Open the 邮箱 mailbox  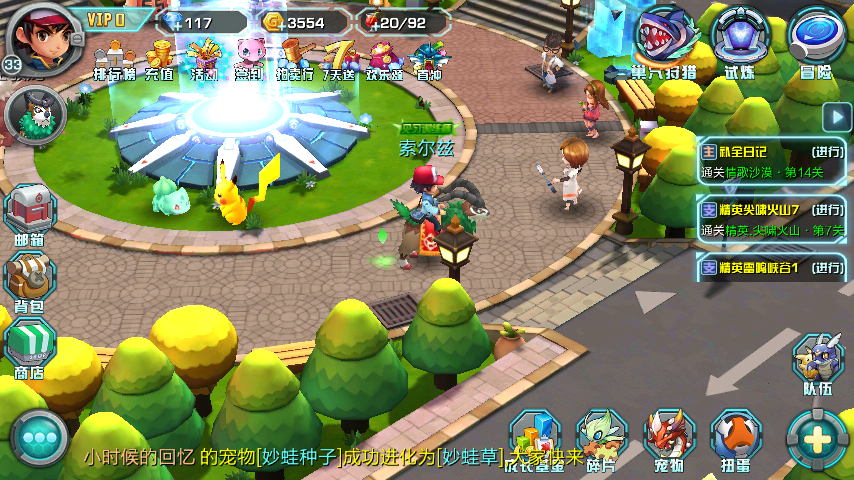[29, 215]
